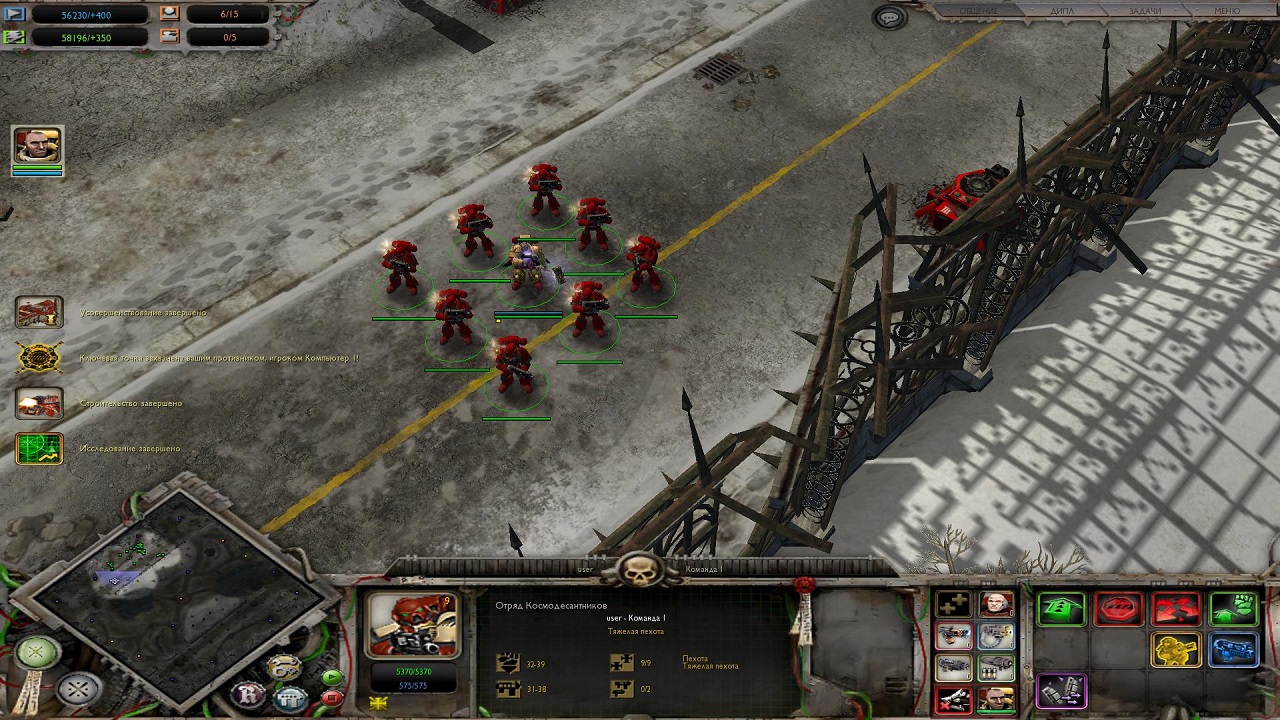Activate the red octagon stop command
This screenshot has width=1280, height=720.
(x=1119, y=608)
